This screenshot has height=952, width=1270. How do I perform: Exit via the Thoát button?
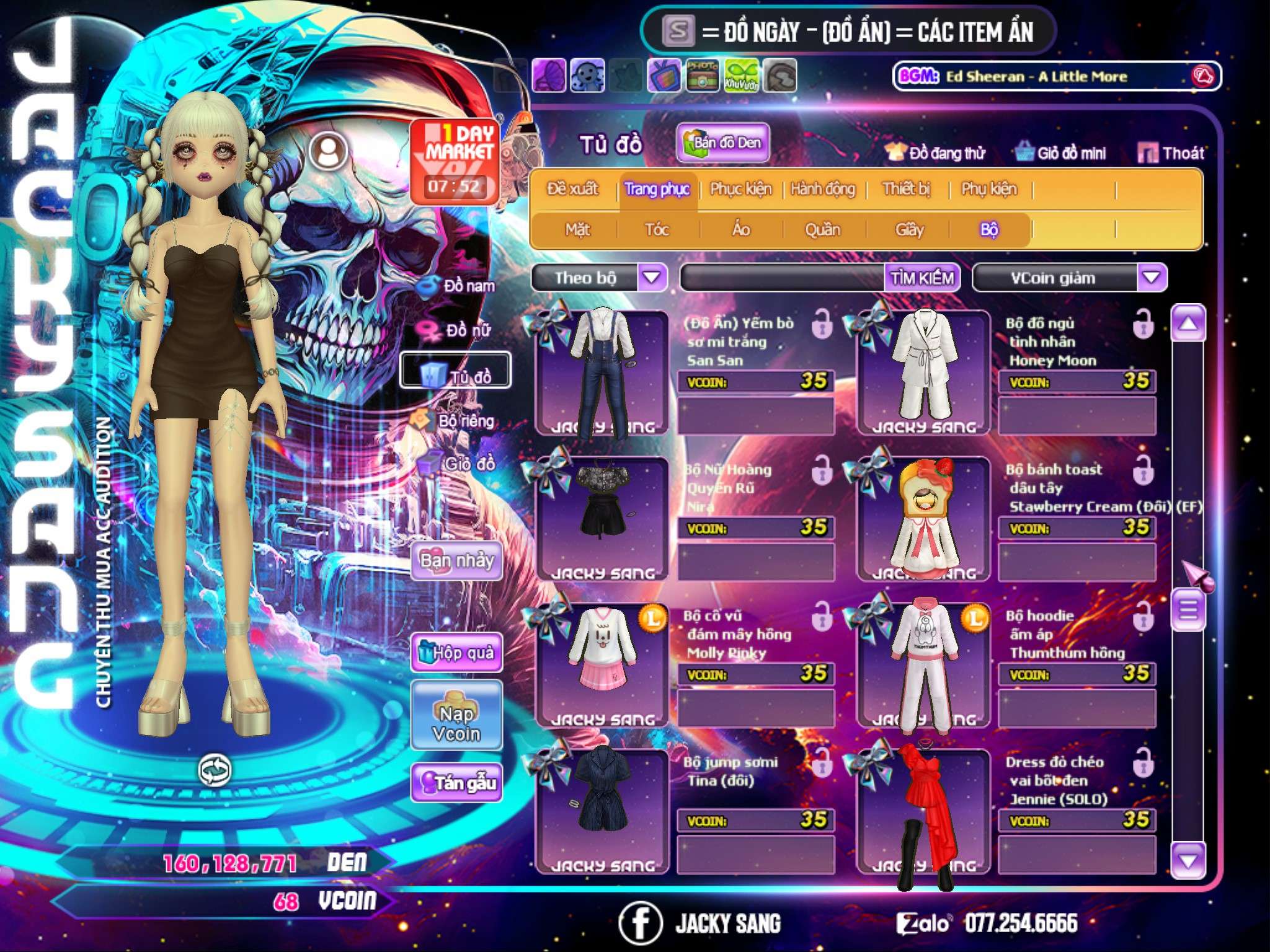1171,153
